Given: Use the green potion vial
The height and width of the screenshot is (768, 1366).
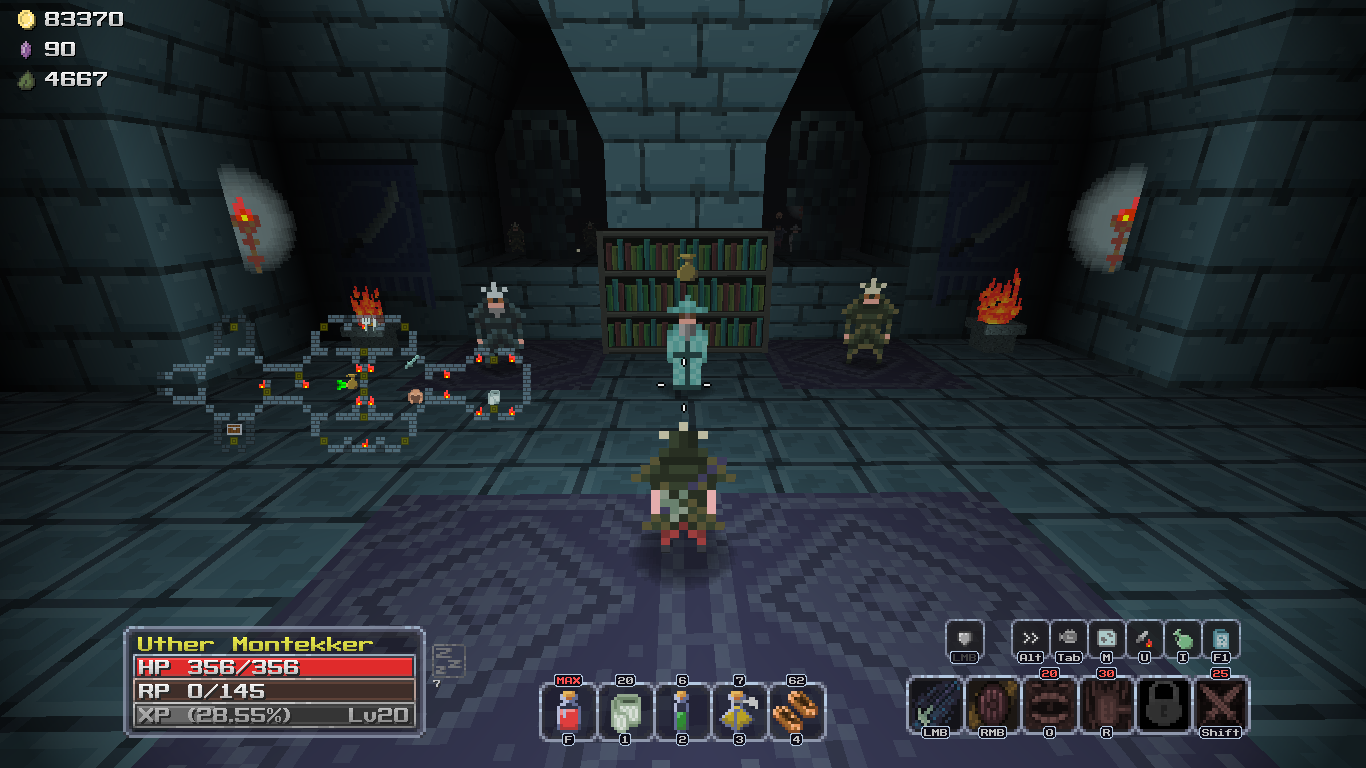Looking at the screenshot, I should [x=682, y=711].
